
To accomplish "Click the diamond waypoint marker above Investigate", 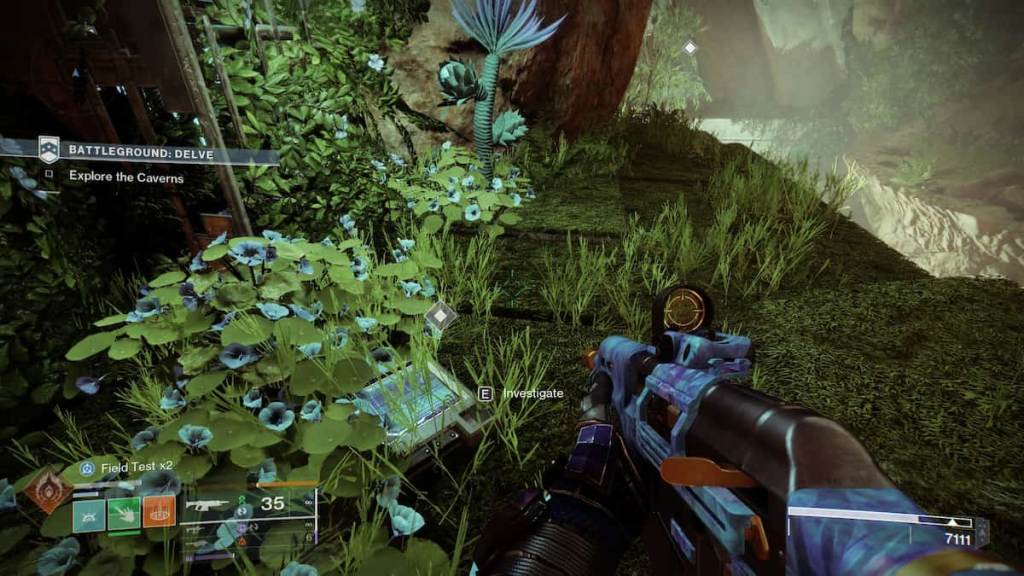I will [x=440, y=318].
